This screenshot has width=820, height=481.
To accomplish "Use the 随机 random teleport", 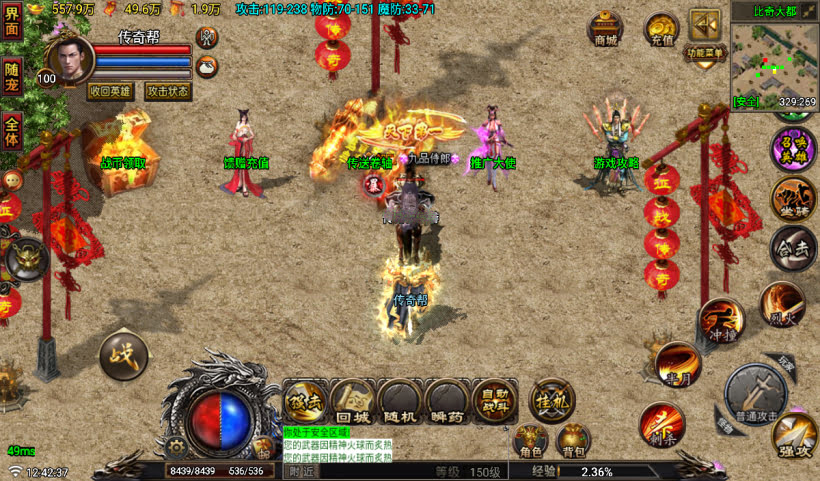I will pos(401,401).
